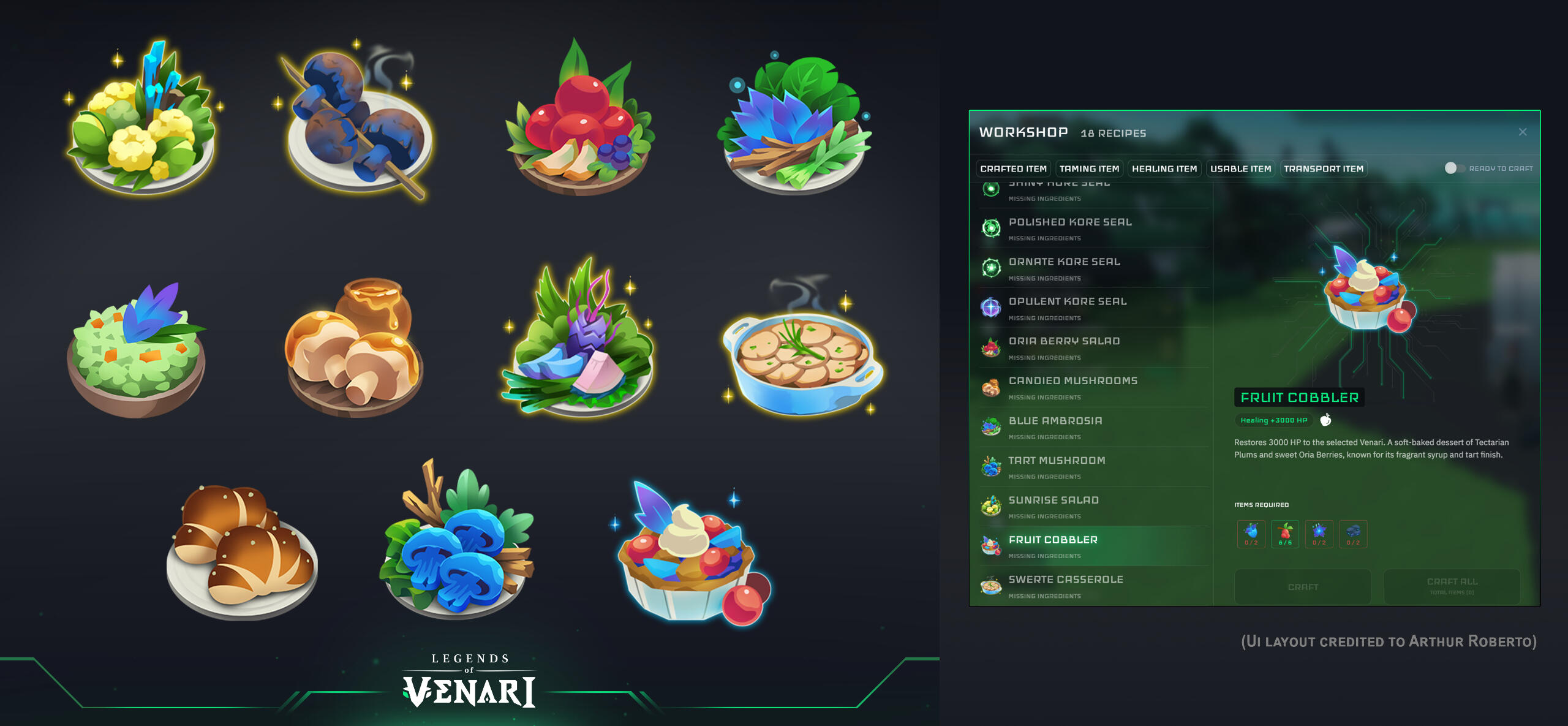Click the Craft All button

point(1452,586)
